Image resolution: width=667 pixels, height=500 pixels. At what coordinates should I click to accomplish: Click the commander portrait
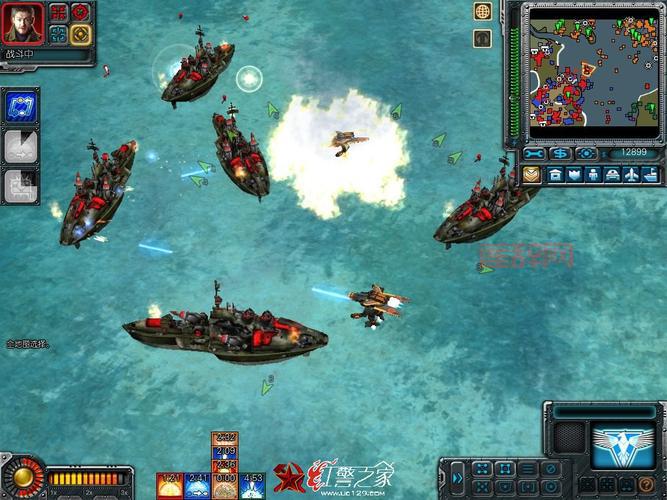tap(22, 24)
